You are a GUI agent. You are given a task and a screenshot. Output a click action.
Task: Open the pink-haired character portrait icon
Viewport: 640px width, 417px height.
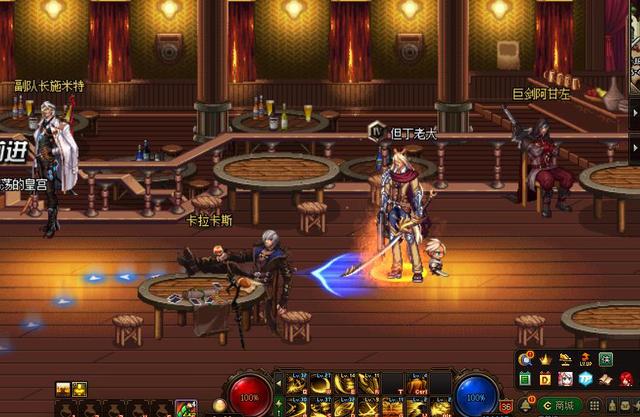click(565, 380)
